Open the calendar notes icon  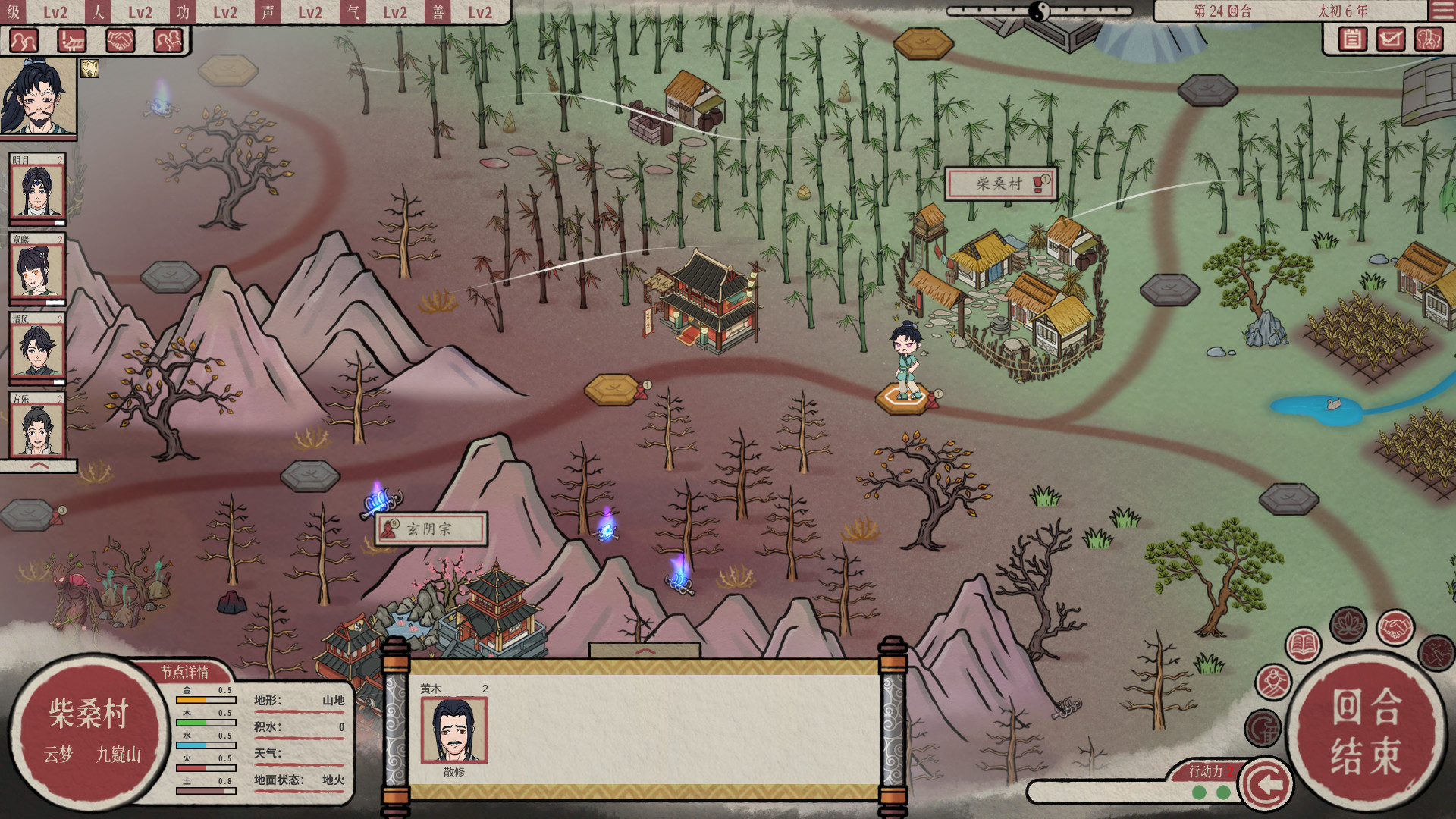pos(1351,39)
